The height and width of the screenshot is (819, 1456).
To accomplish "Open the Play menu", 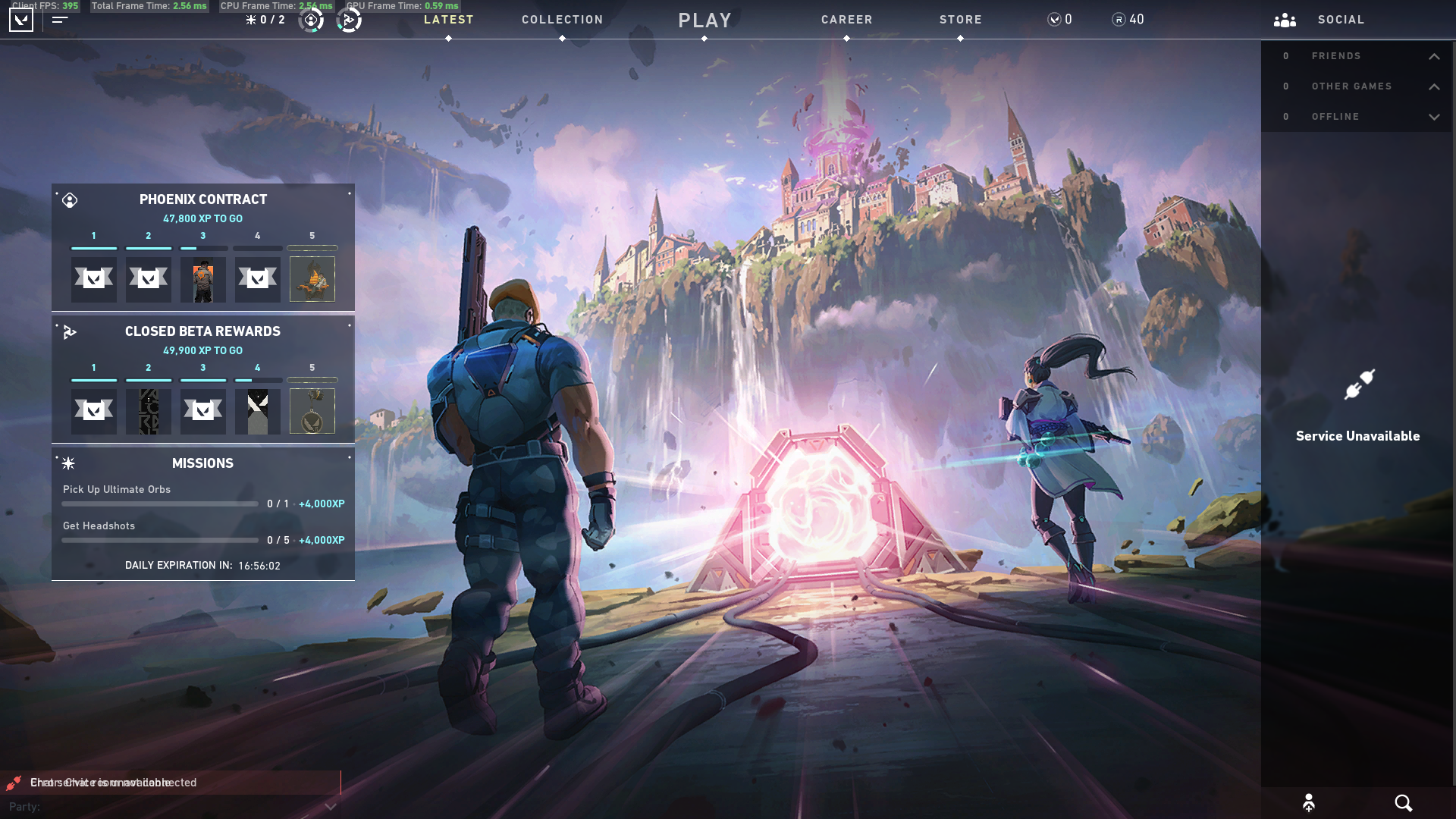I will tap(704, 20).
